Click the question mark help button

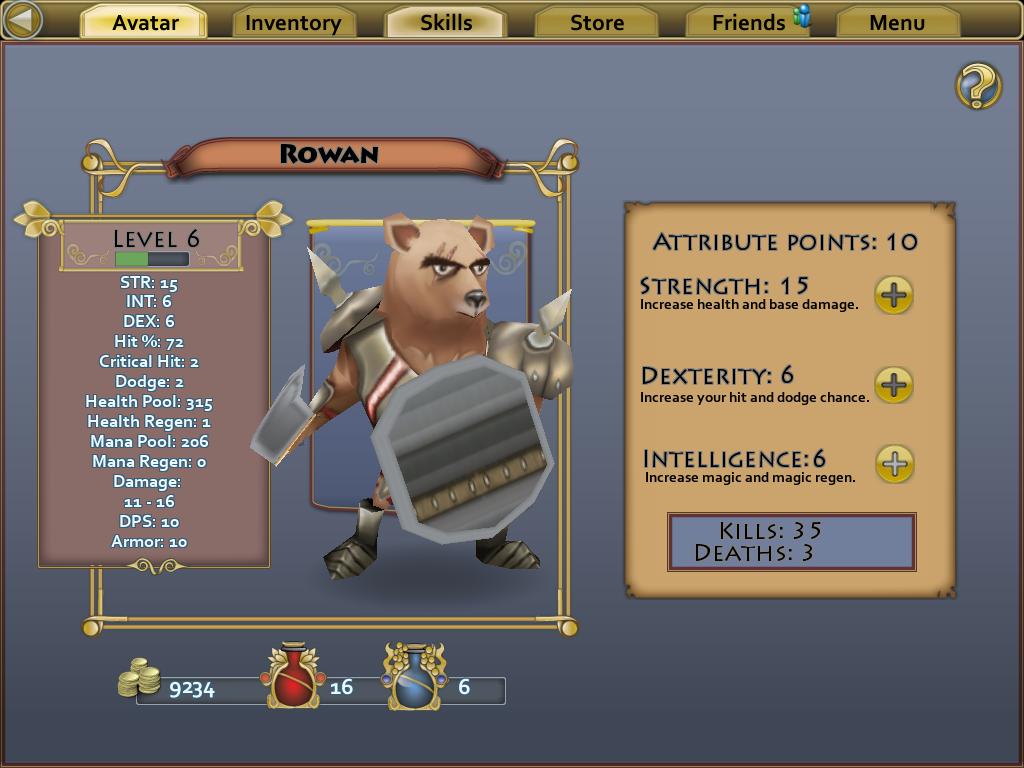(x=978, y=86)
